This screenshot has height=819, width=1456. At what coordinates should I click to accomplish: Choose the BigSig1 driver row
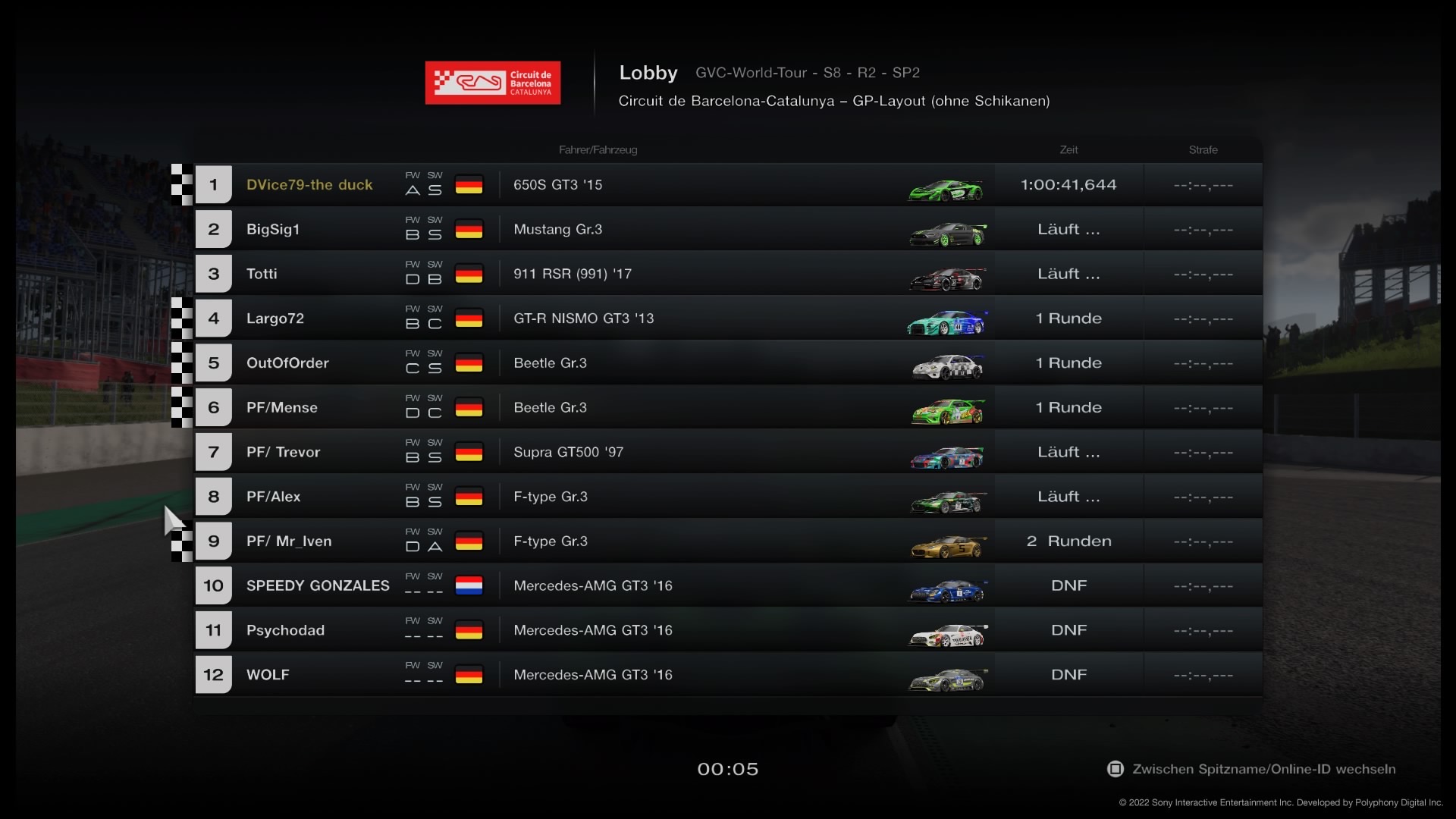273,230
